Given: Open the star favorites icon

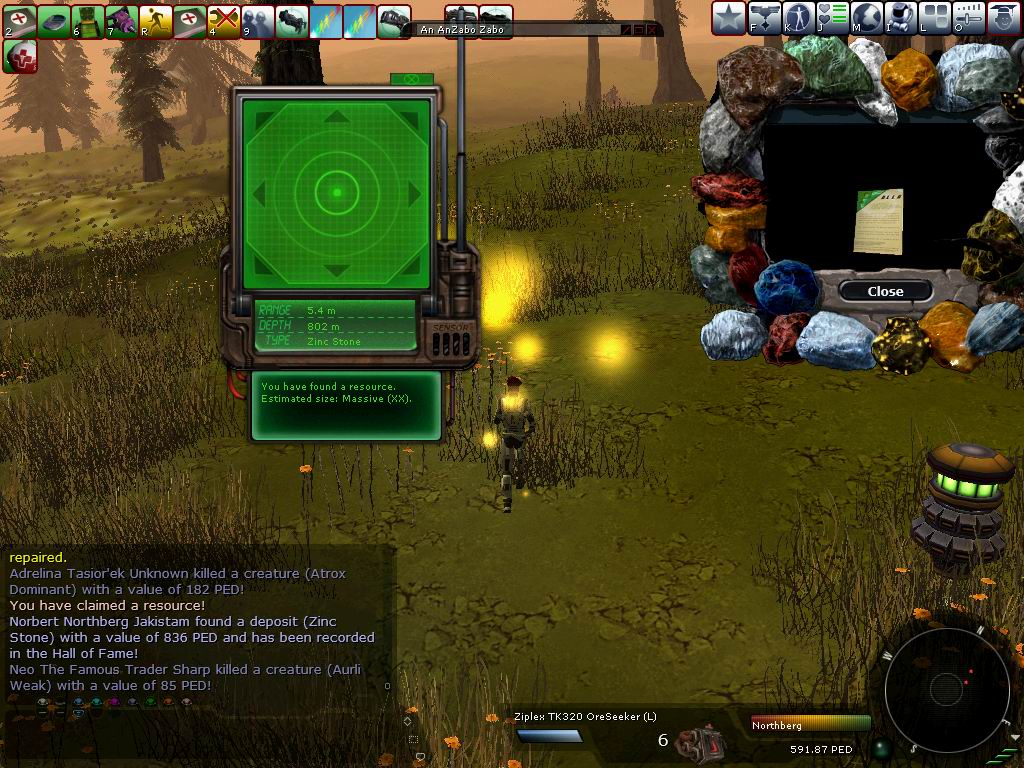Looking at the screenshot, I should click(729, 18).
